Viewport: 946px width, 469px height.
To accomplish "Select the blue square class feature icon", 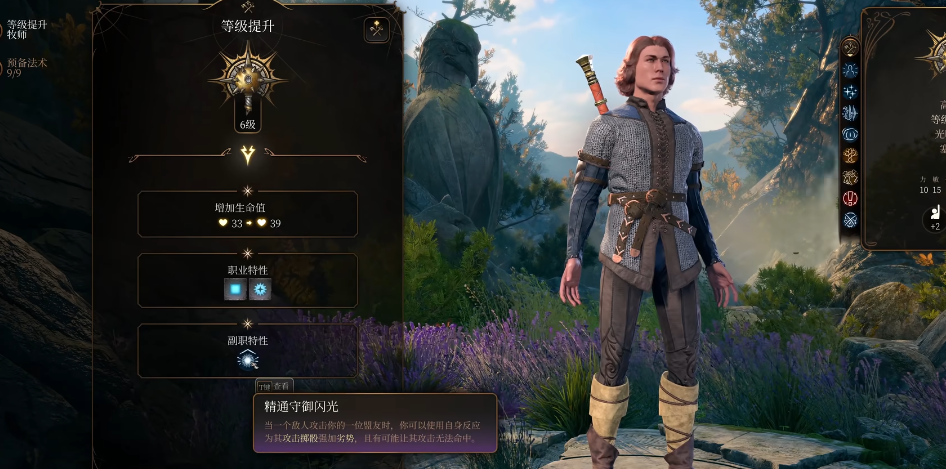I will [x=235, y=289].
